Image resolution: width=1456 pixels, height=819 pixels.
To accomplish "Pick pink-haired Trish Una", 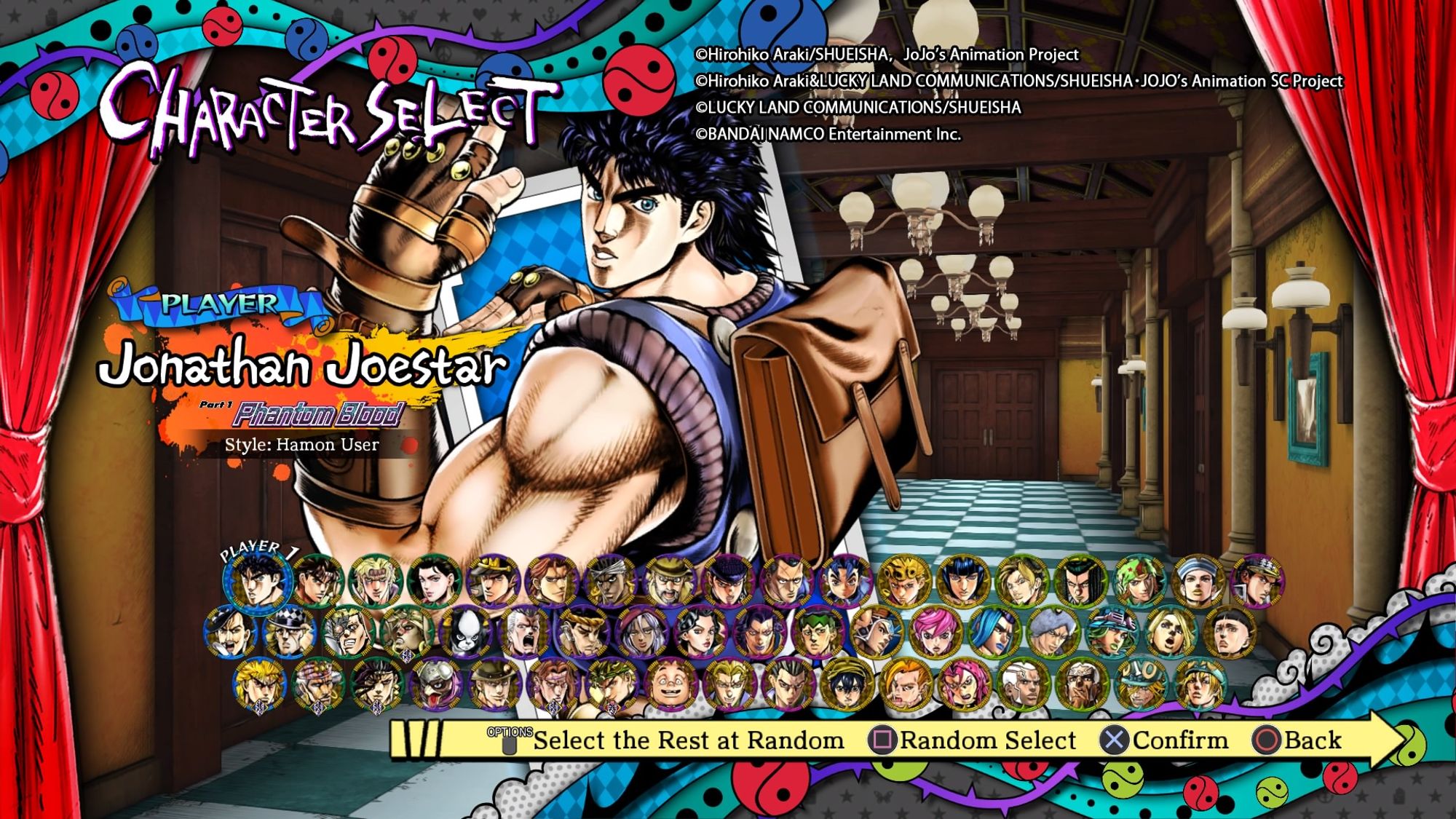I will 934,633.
